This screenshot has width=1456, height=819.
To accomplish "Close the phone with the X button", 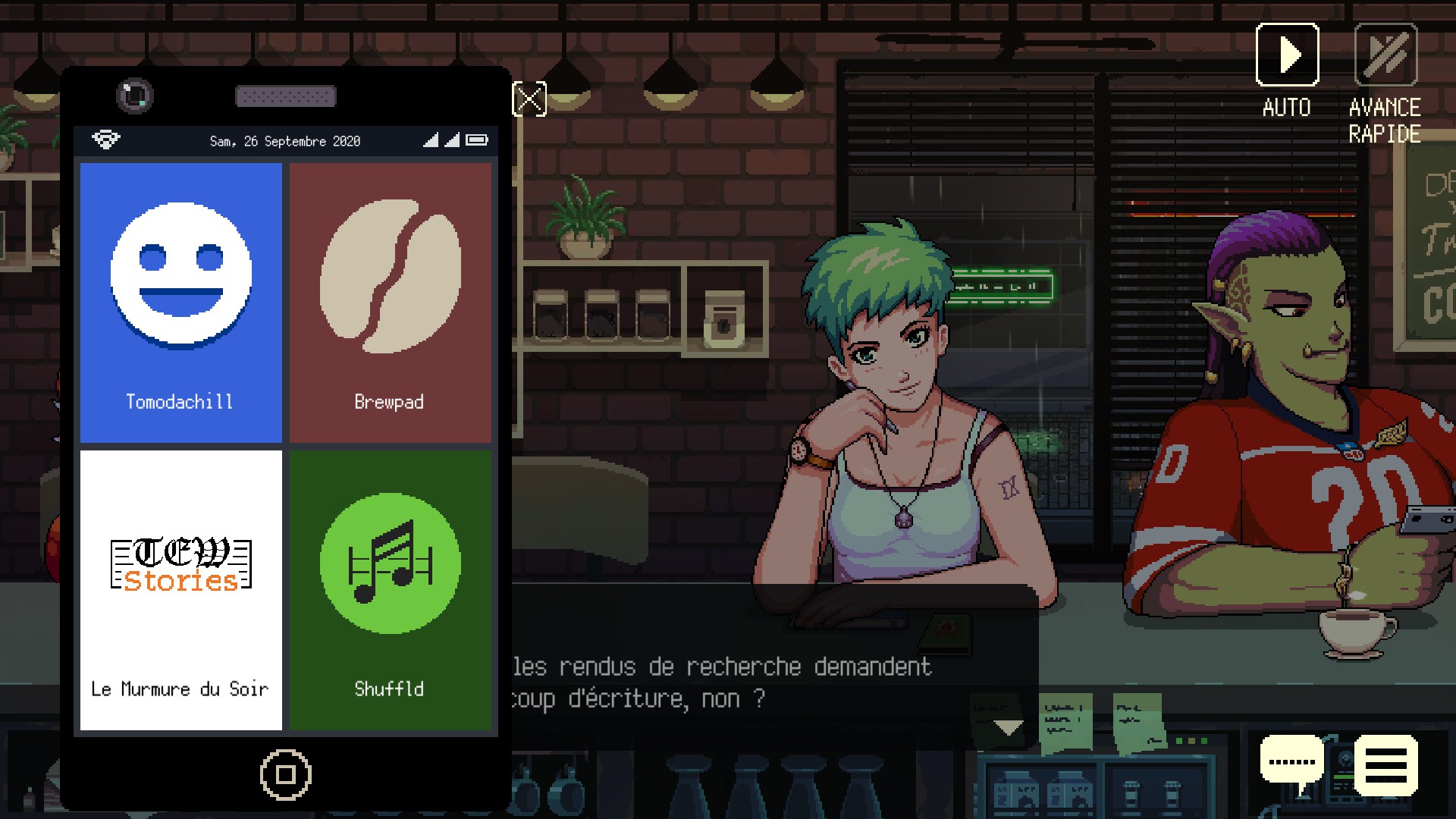I will click(x=529, y=99).
